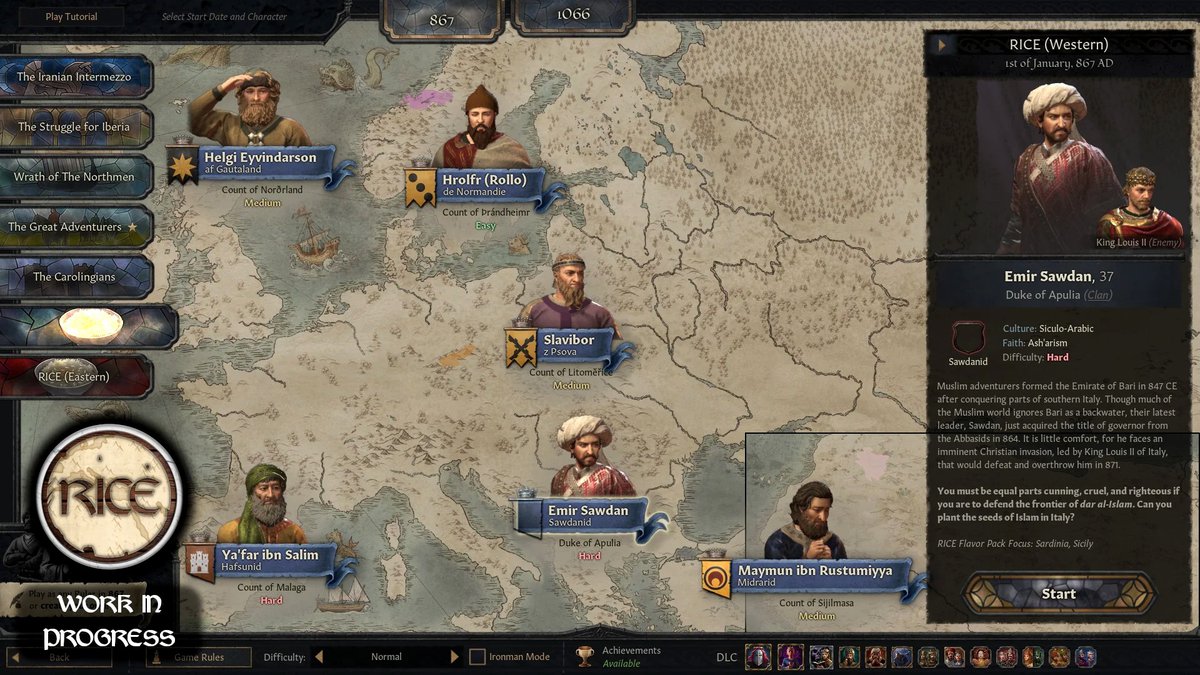Switch to RICE (Eastern) bookmark

coord(76,377)
